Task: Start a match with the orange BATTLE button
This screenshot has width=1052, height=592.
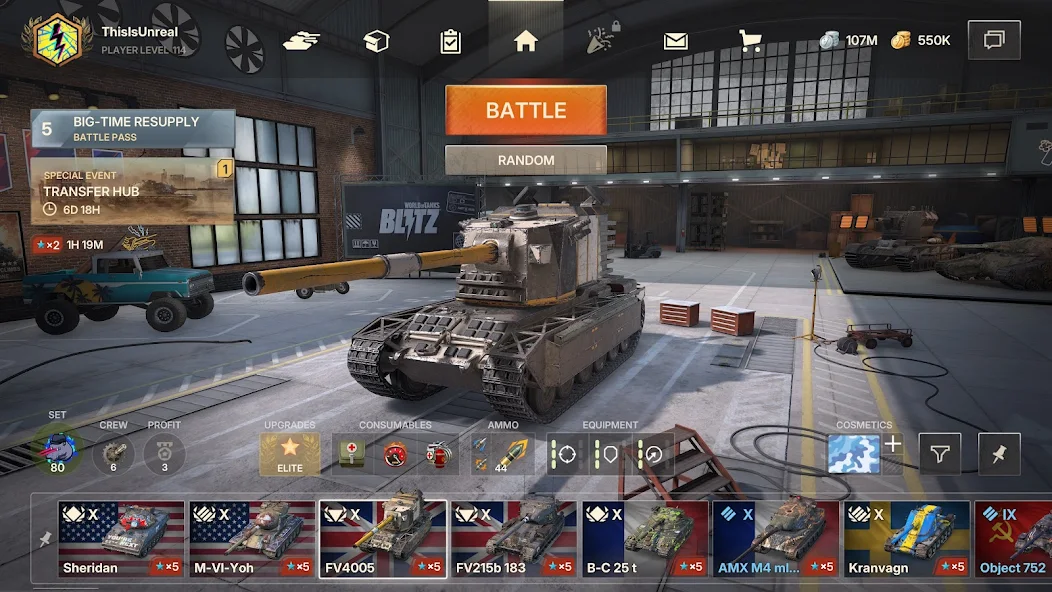Action: click(x=525, y=110)
